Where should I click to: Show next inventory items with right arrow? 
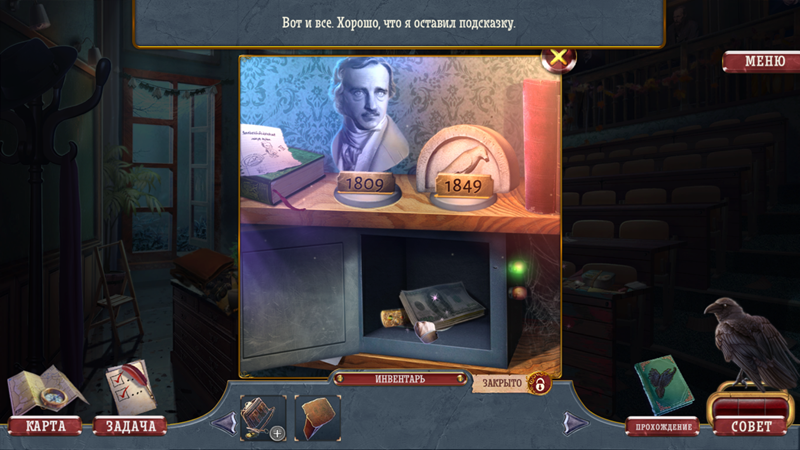coord(574,423)
